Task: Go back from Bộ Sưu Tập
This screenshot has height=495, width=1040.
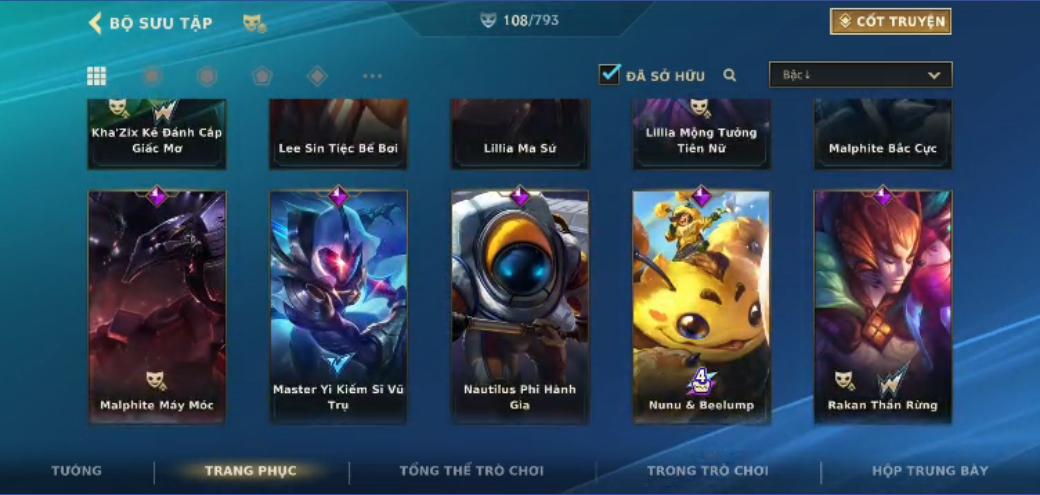Action: (96, 23)
